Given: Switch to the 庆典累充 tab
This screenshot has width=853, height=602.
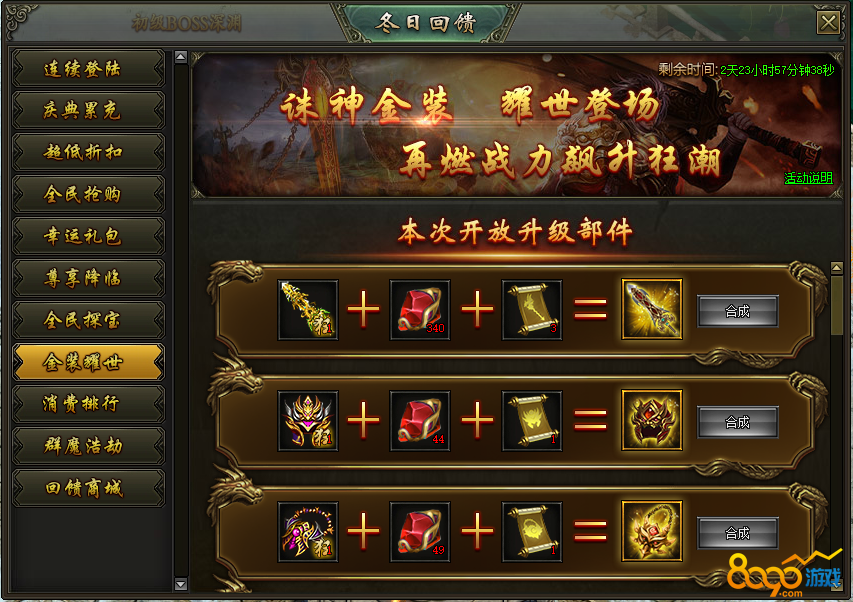Looking at the screenshot, I should (87, 110).
